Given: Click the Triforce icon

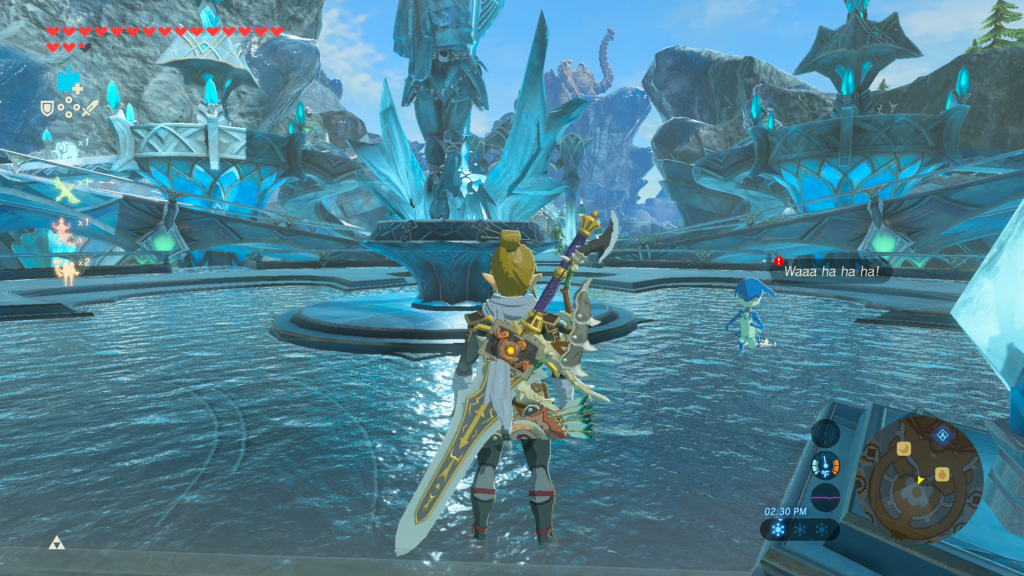Looking at the screenshot, I should 56,543.
